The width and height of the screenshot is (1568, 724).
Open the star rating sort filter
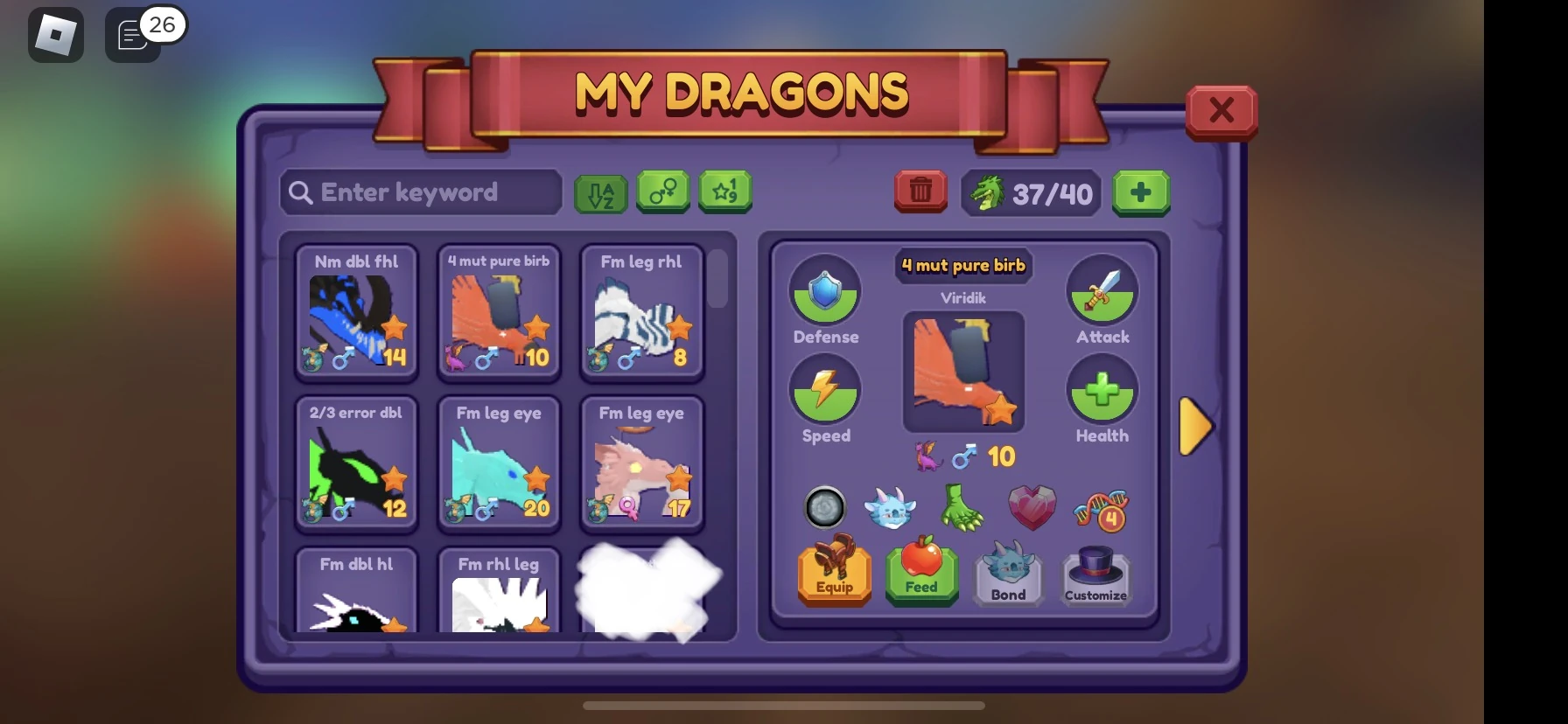(725, 192)
